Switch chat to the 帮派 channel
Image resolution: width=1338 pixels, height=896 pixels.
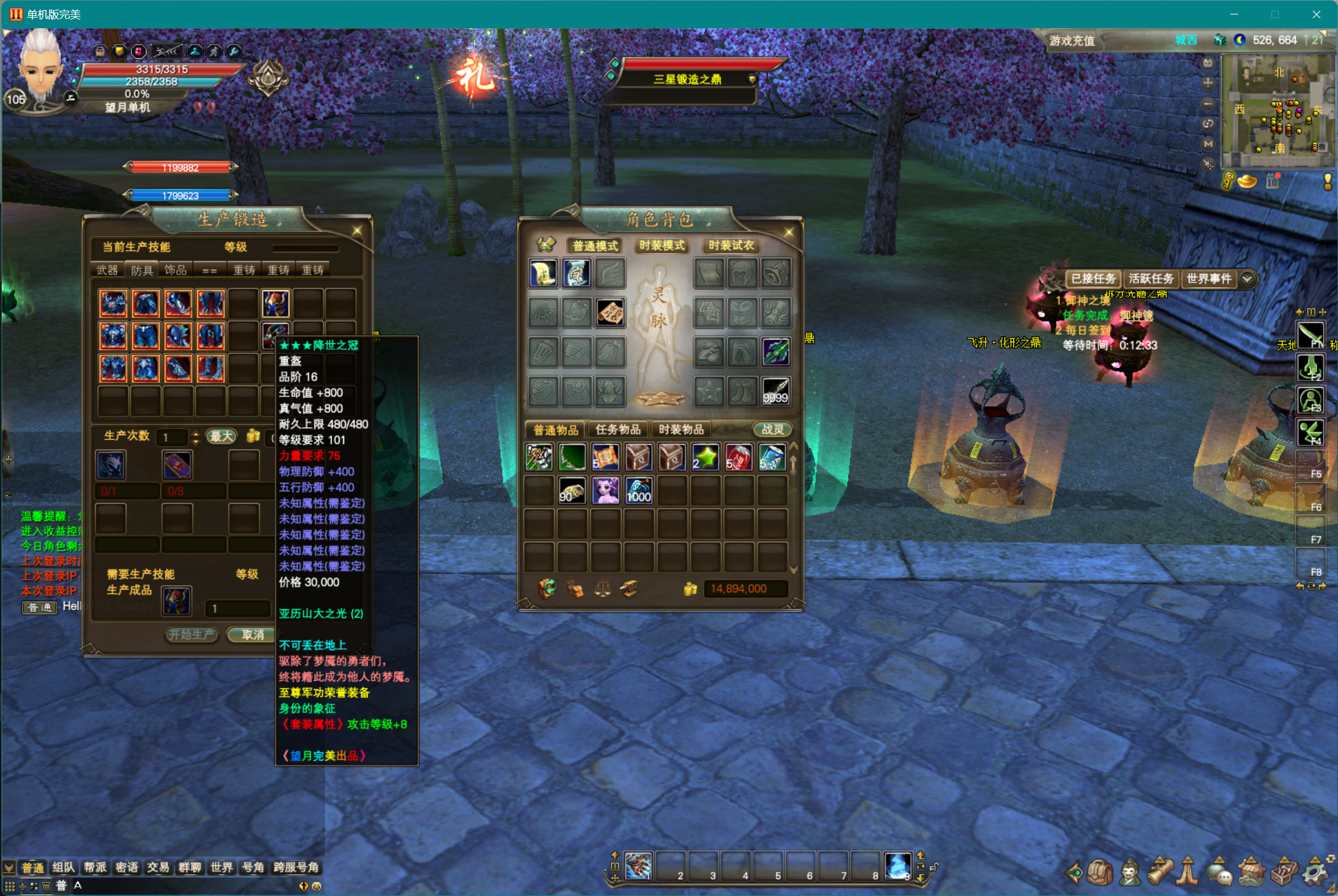click(x=95, y=868)
